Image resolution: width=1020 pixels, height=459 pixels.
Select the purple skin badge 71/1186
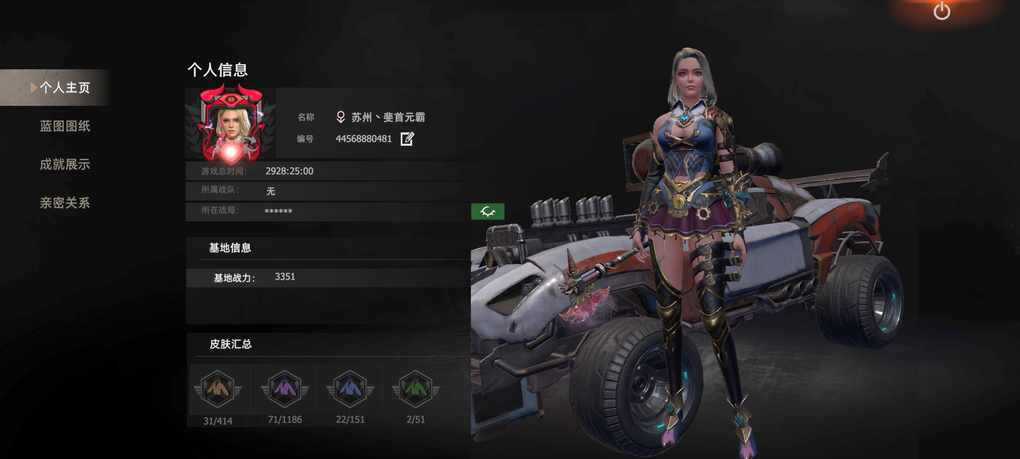(x=284, y=389)
